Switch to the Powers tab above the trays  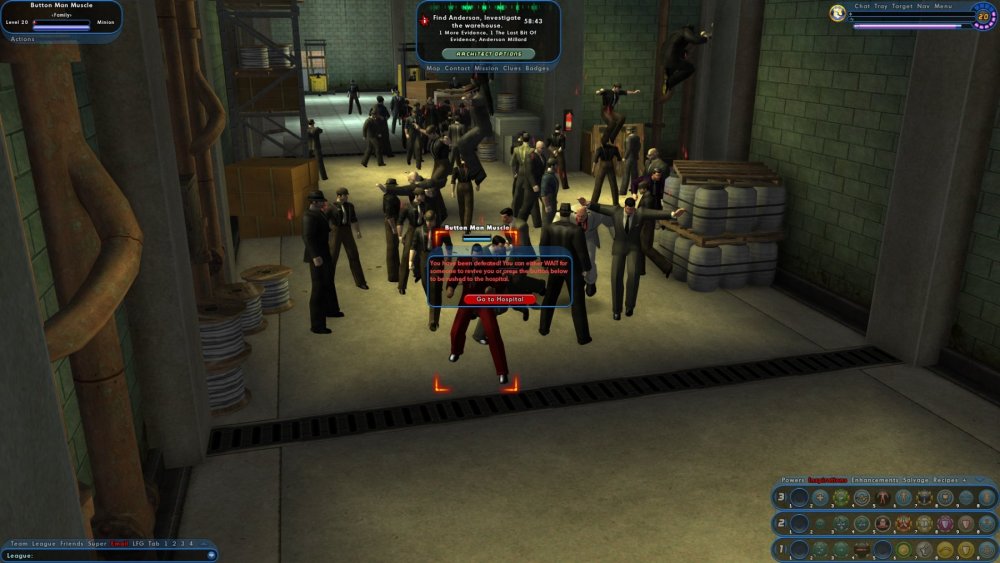[x=793, y=480]
